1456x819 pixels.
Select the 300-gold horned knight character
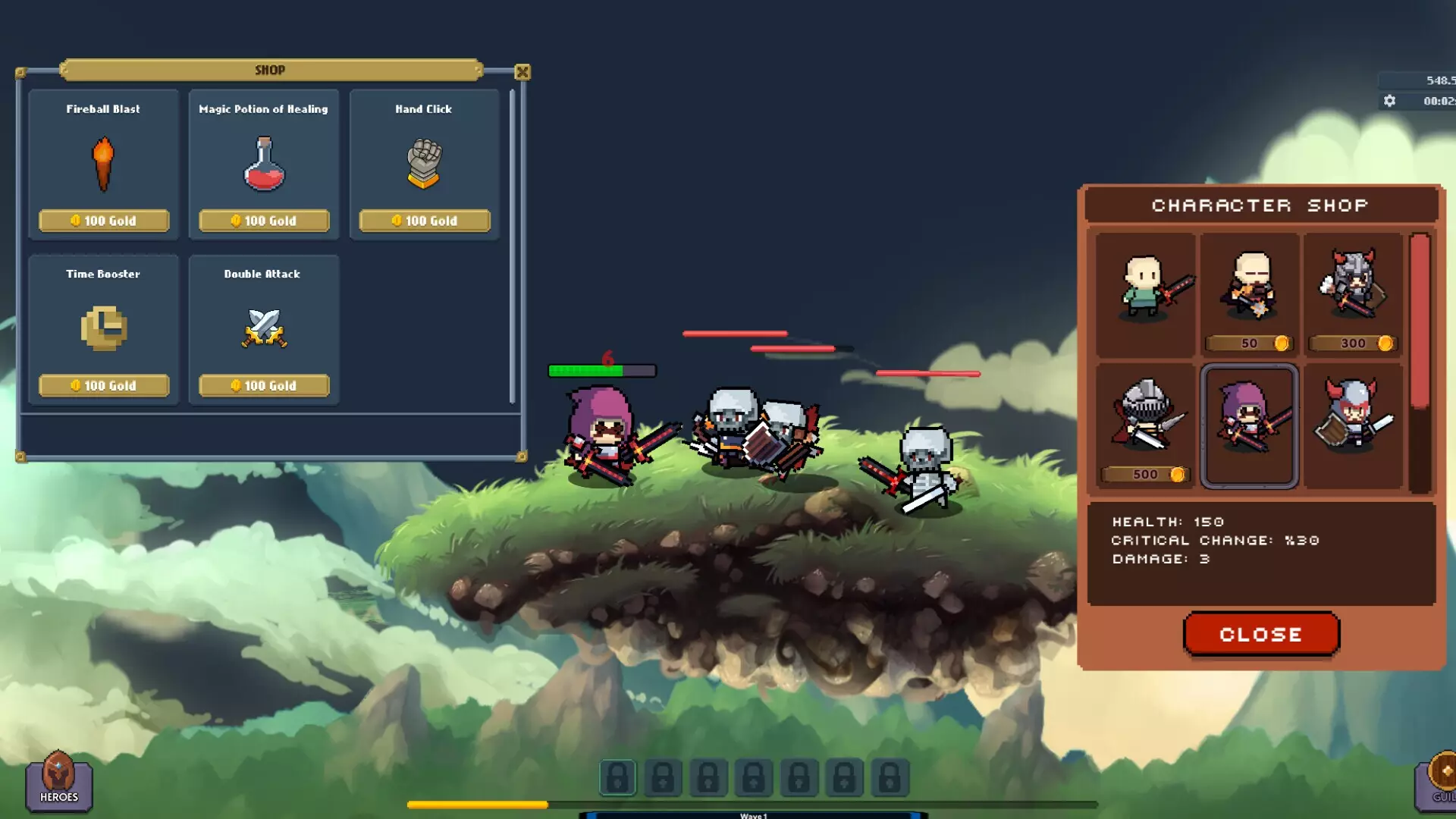(x=1354, y=296)
